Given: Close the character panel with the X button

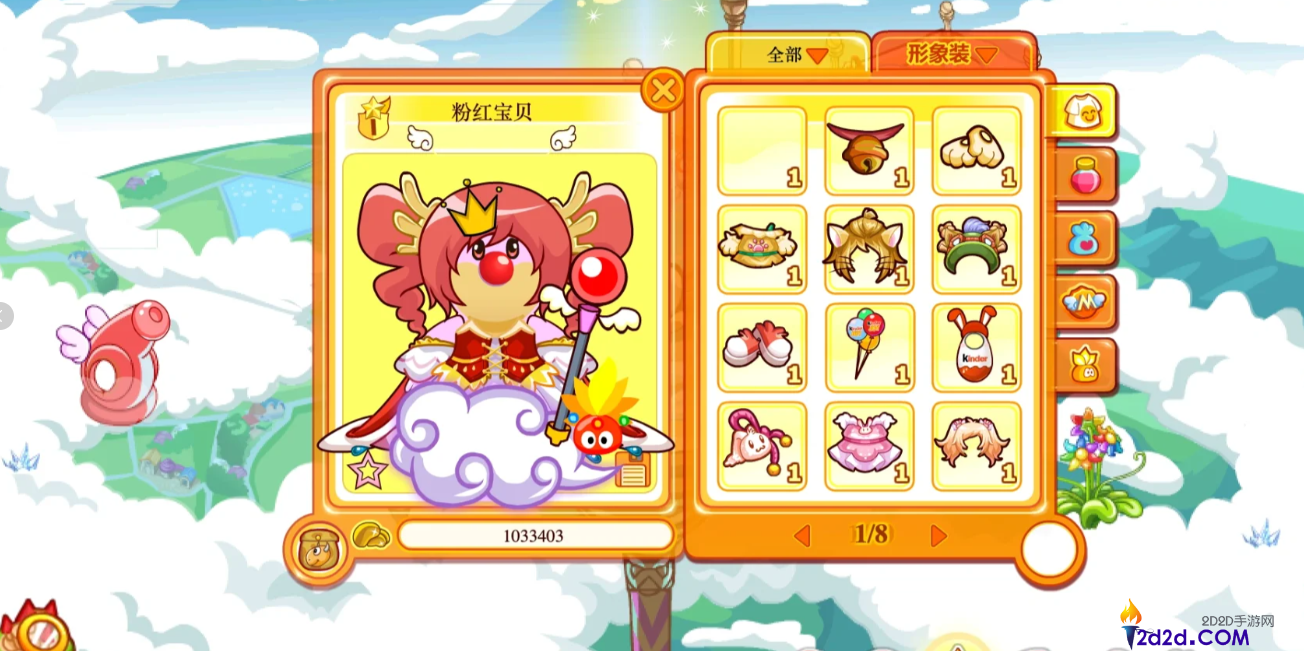Looking at the screenshot, I should pos(662,91).
